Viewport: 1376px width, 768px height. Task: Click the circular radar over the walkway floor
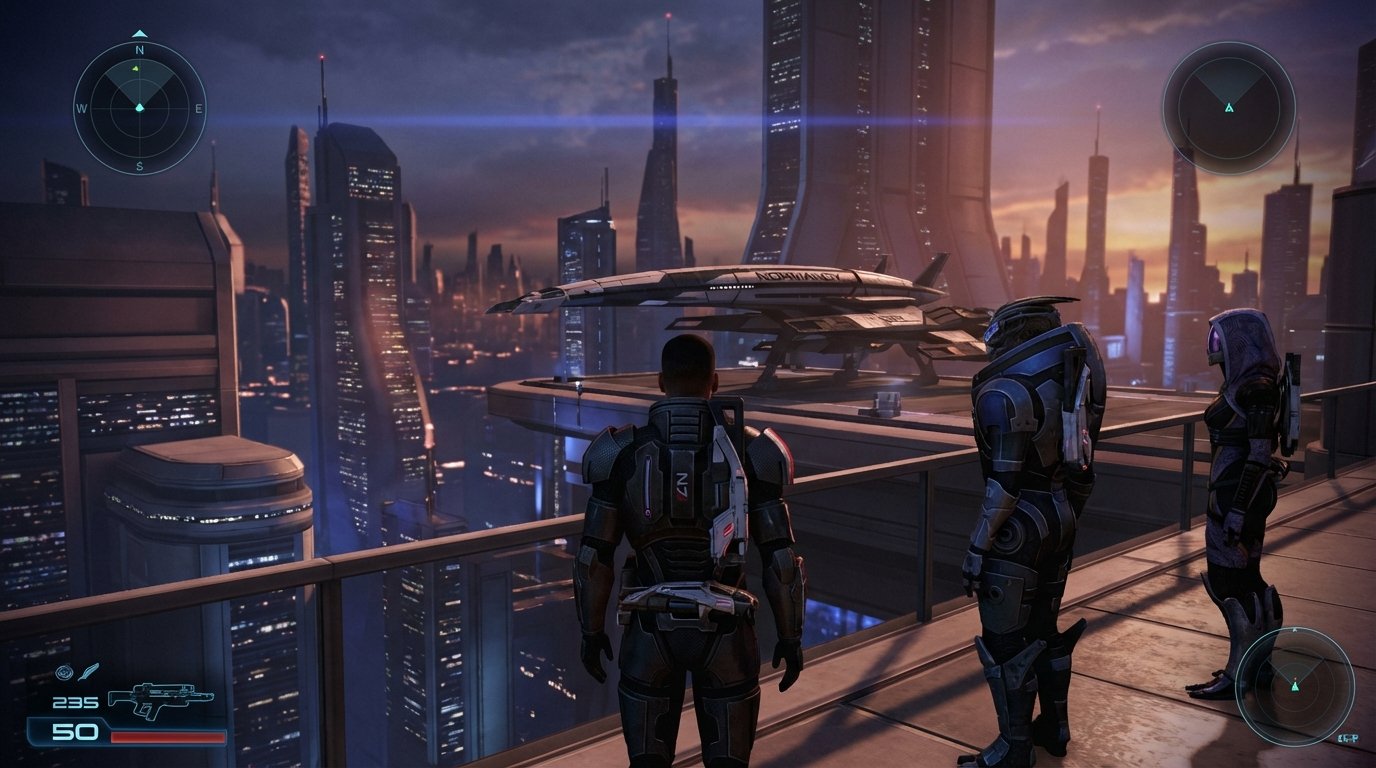(x=1294, y=686)
